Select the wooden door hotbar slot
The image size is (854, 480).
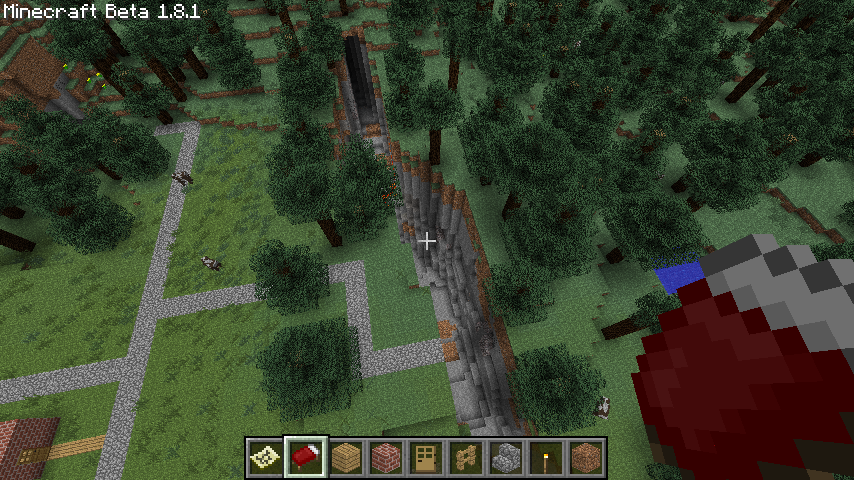click(x=426, y=457)
